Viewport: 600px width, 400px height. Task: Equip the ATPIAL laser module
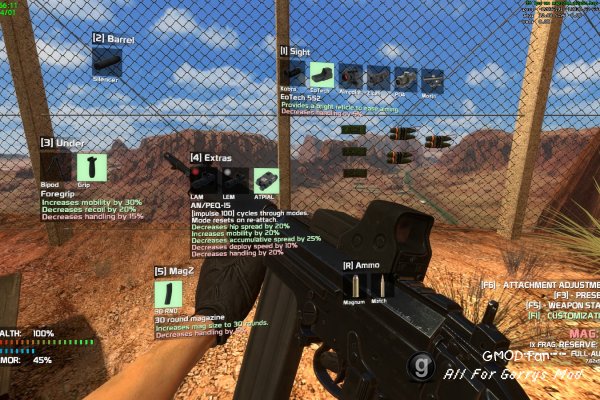pos(265,180)
